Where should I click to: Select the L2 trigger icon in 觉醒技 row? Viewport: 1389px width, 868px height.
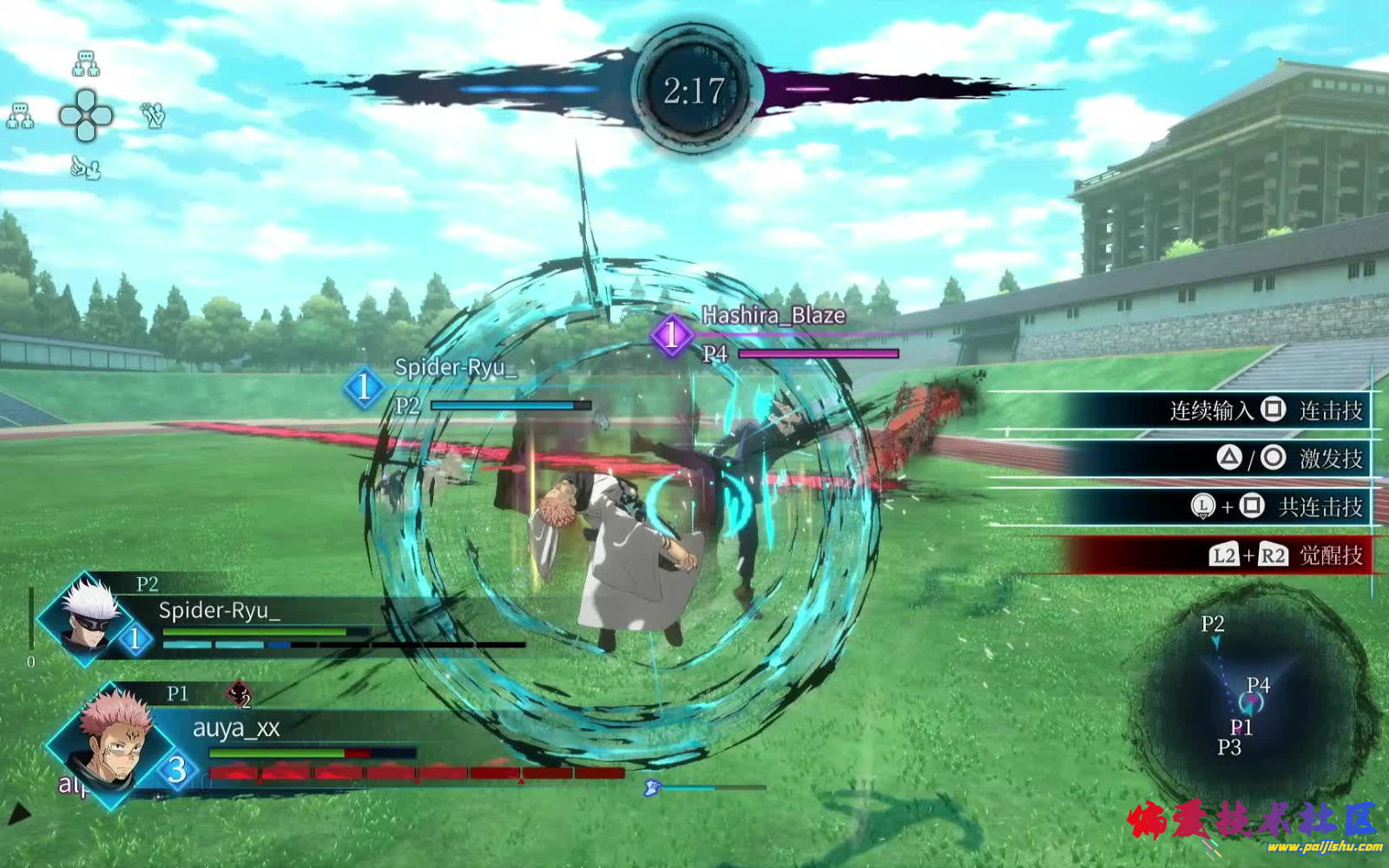pos(1226,555)
